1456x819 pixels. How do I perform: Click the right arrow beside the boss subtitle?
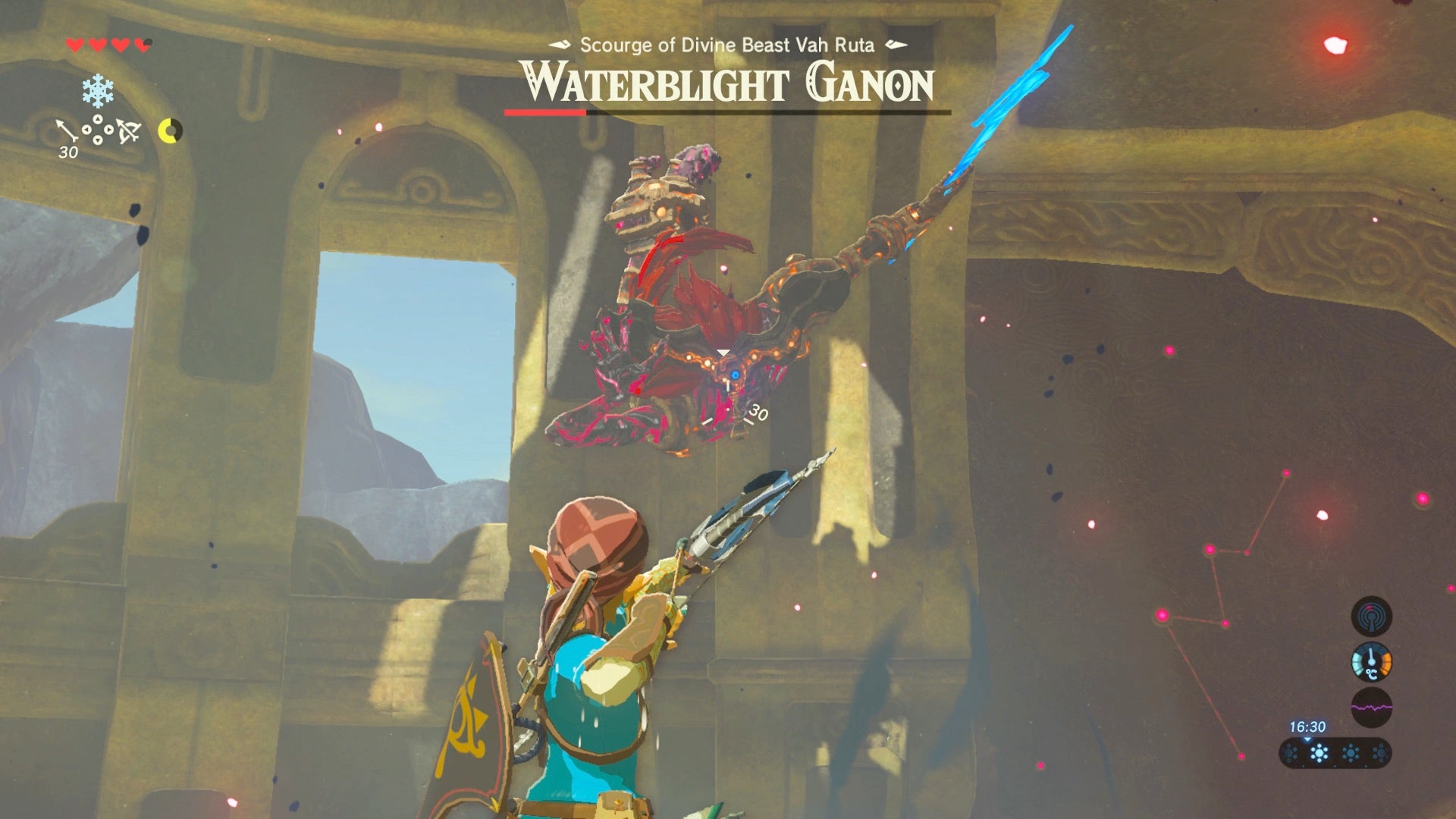click(x=897, y=45)
